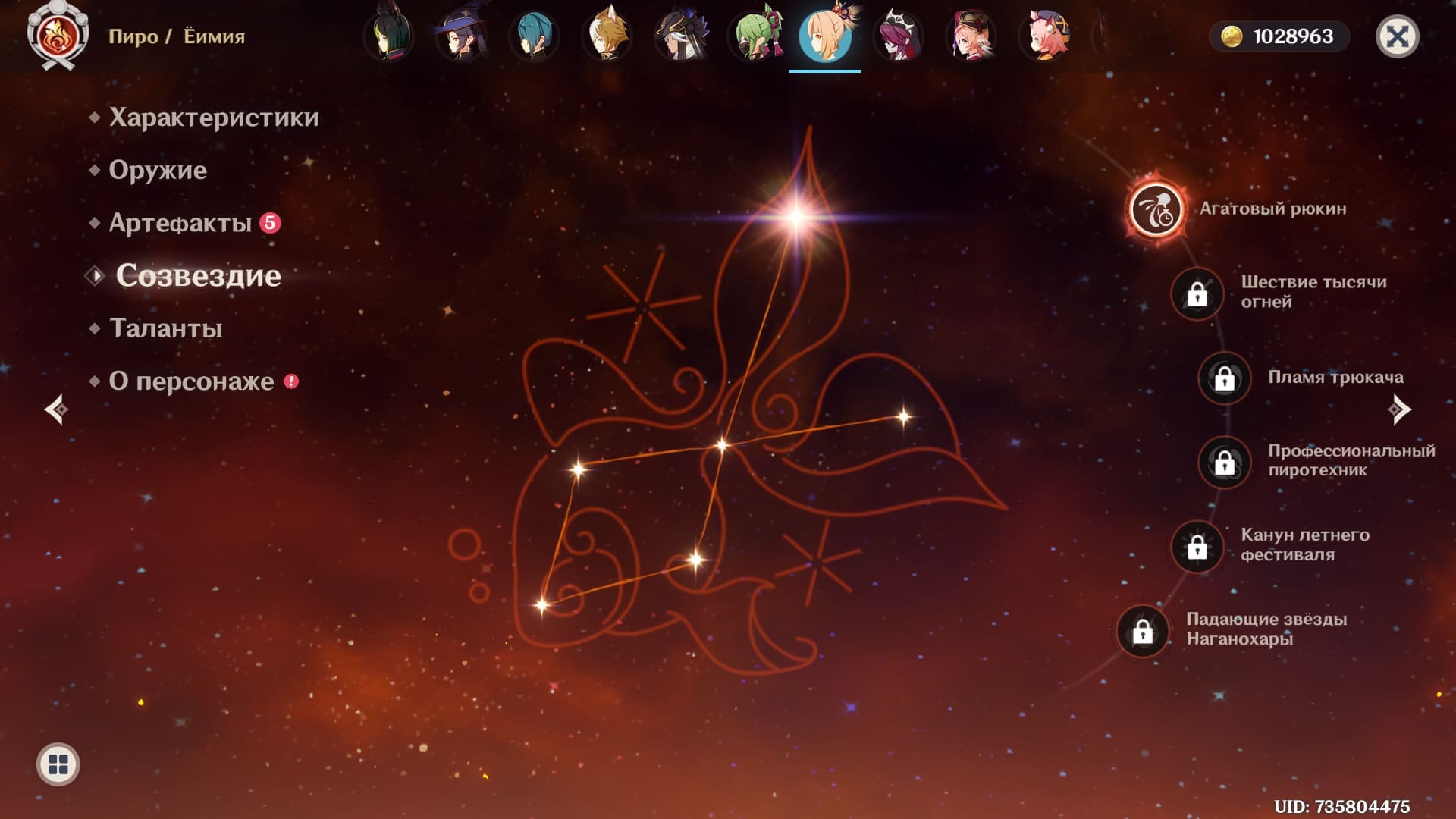Open the Артефакты section

coord(180,223)
